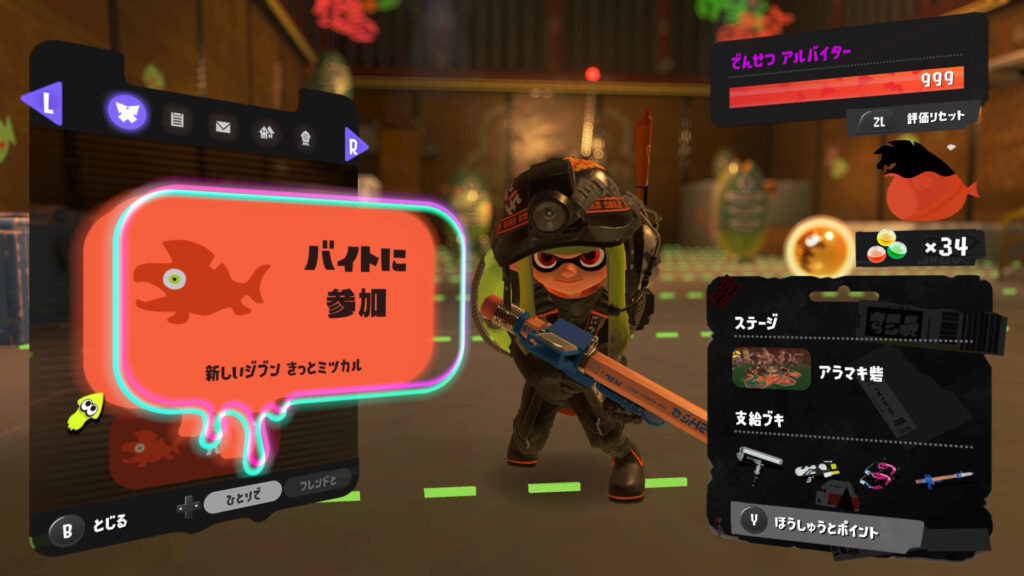This screenshot has width=1024, height=576.
Task: Select the pencil charger weapon icon
Action: click(x=943, y=477)
